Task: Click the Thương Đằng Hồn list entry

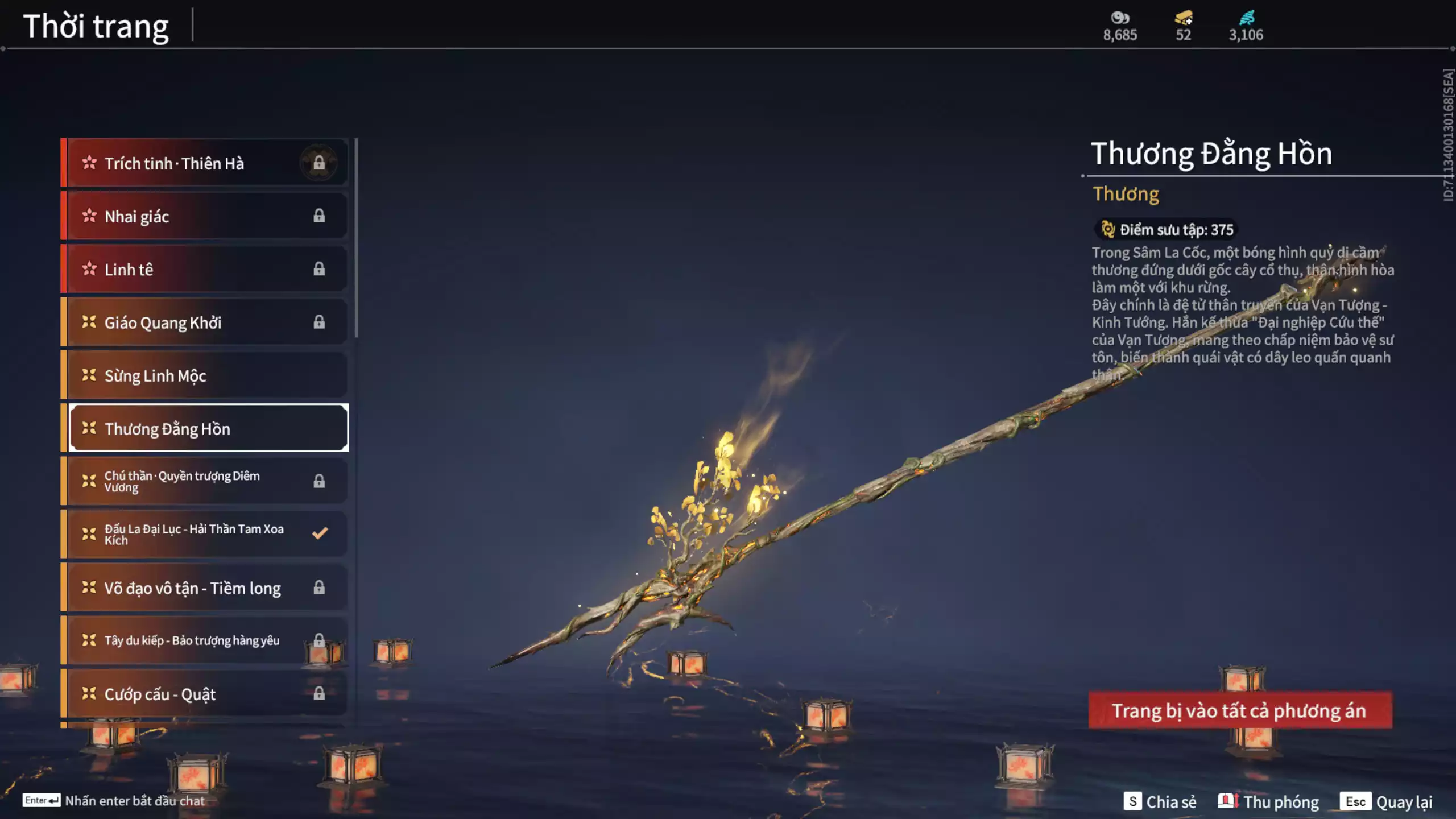Action: (x=208, y=428)
